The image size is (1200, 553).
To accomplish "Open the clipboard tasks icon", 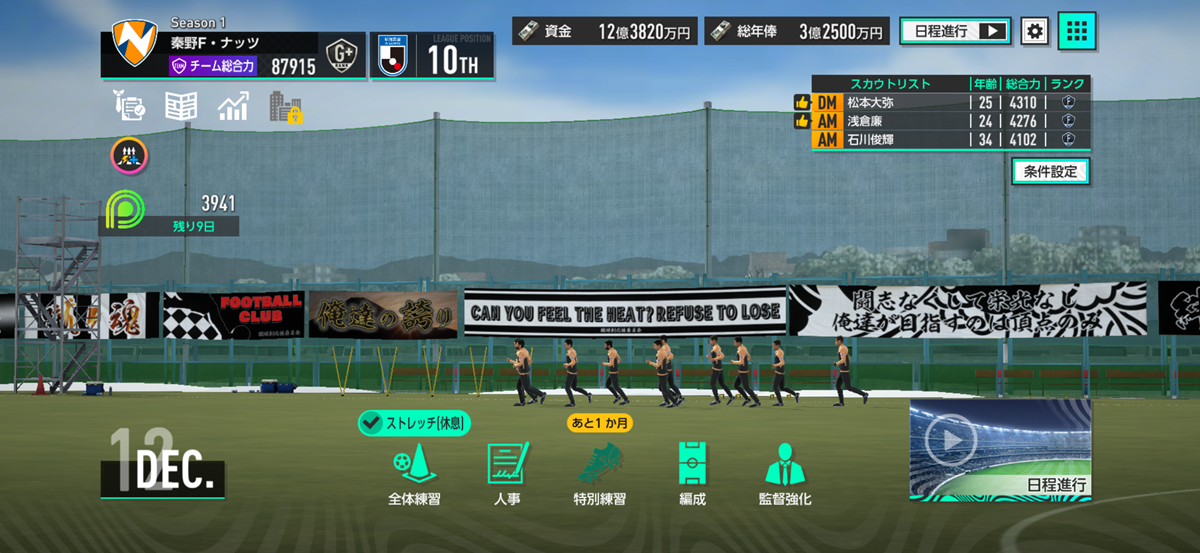I will point(130,106).
